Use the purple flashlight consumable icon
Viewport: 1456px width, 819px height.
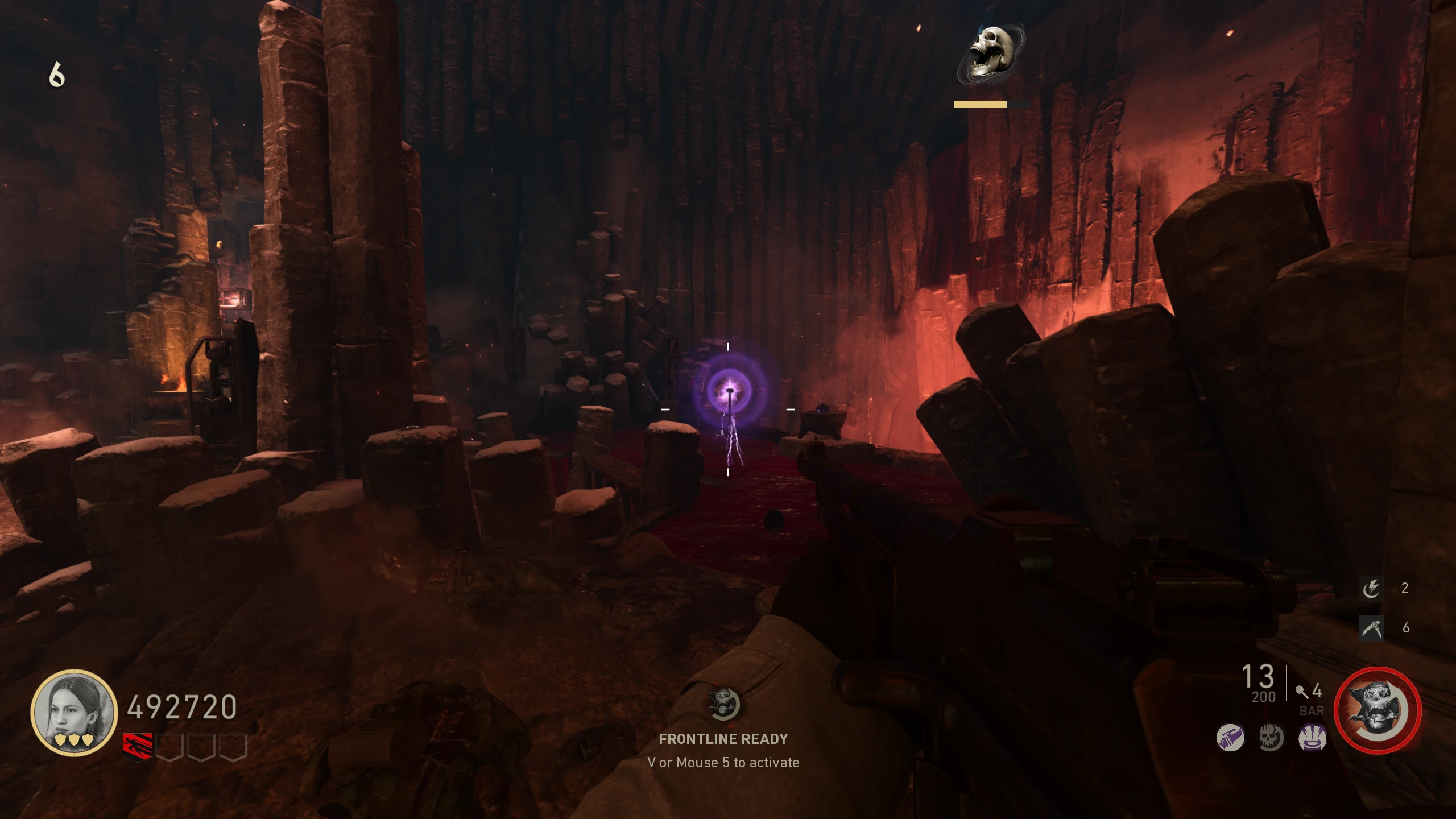click(x=1230, y=738)
